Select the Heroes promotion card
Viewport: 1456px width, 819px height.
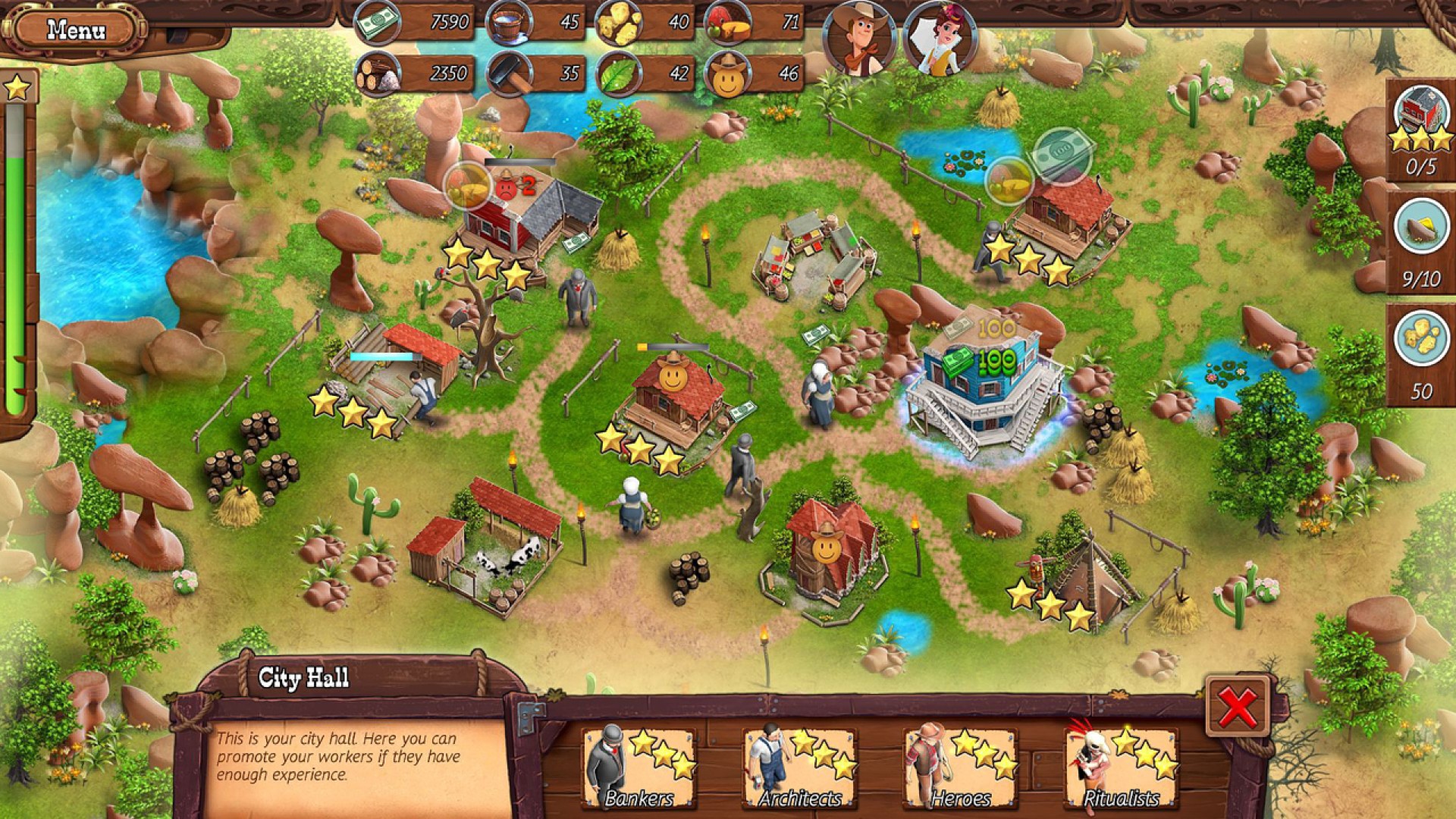point(960,767)
